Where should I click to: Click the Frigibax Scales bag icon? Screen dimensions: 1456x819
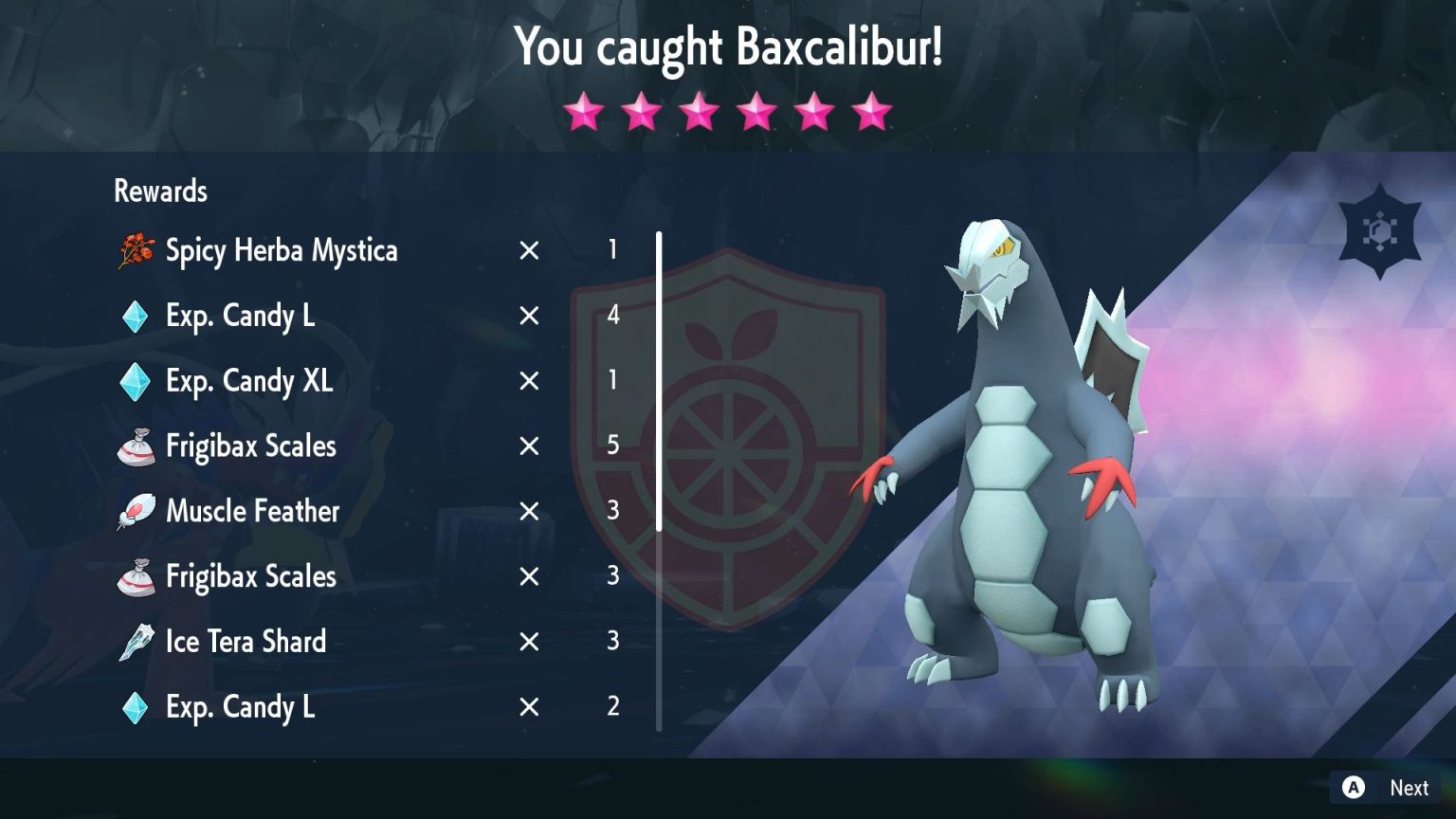pyautogui.click(x=136, y=446)
